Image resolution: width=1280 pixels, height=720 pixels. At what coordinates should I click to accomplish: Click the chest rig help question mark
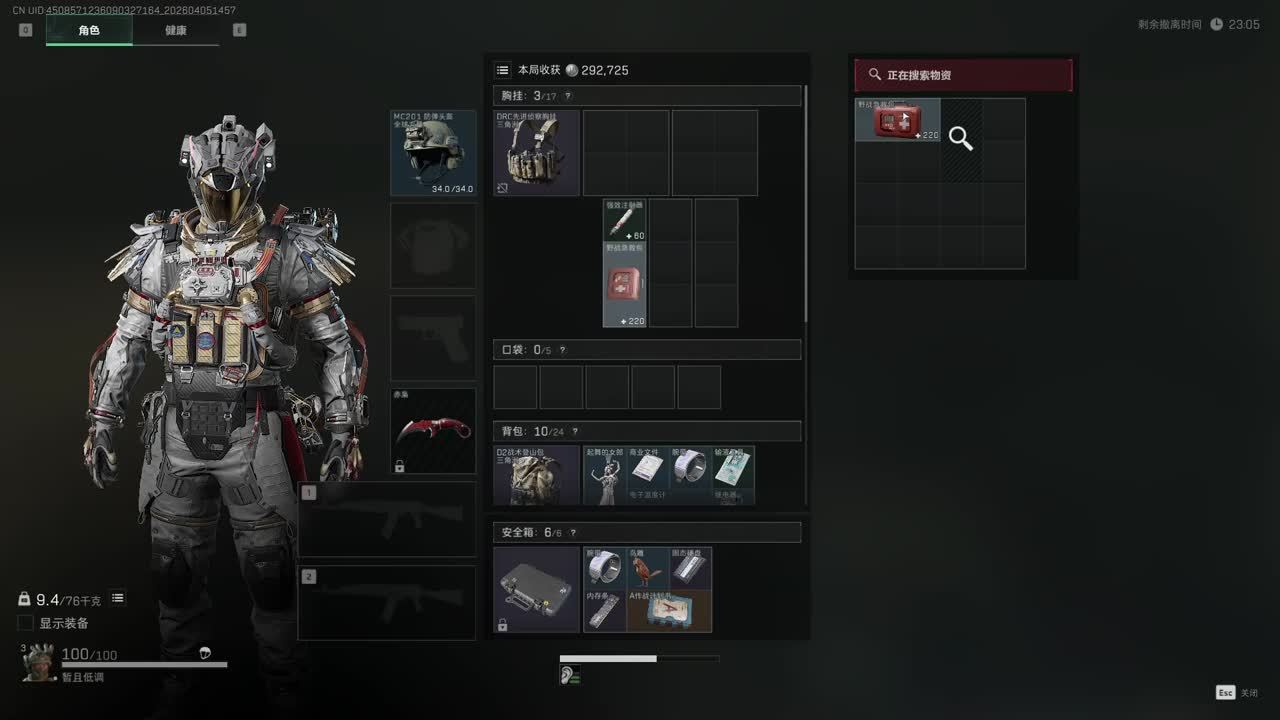click(x=568, y=96)
